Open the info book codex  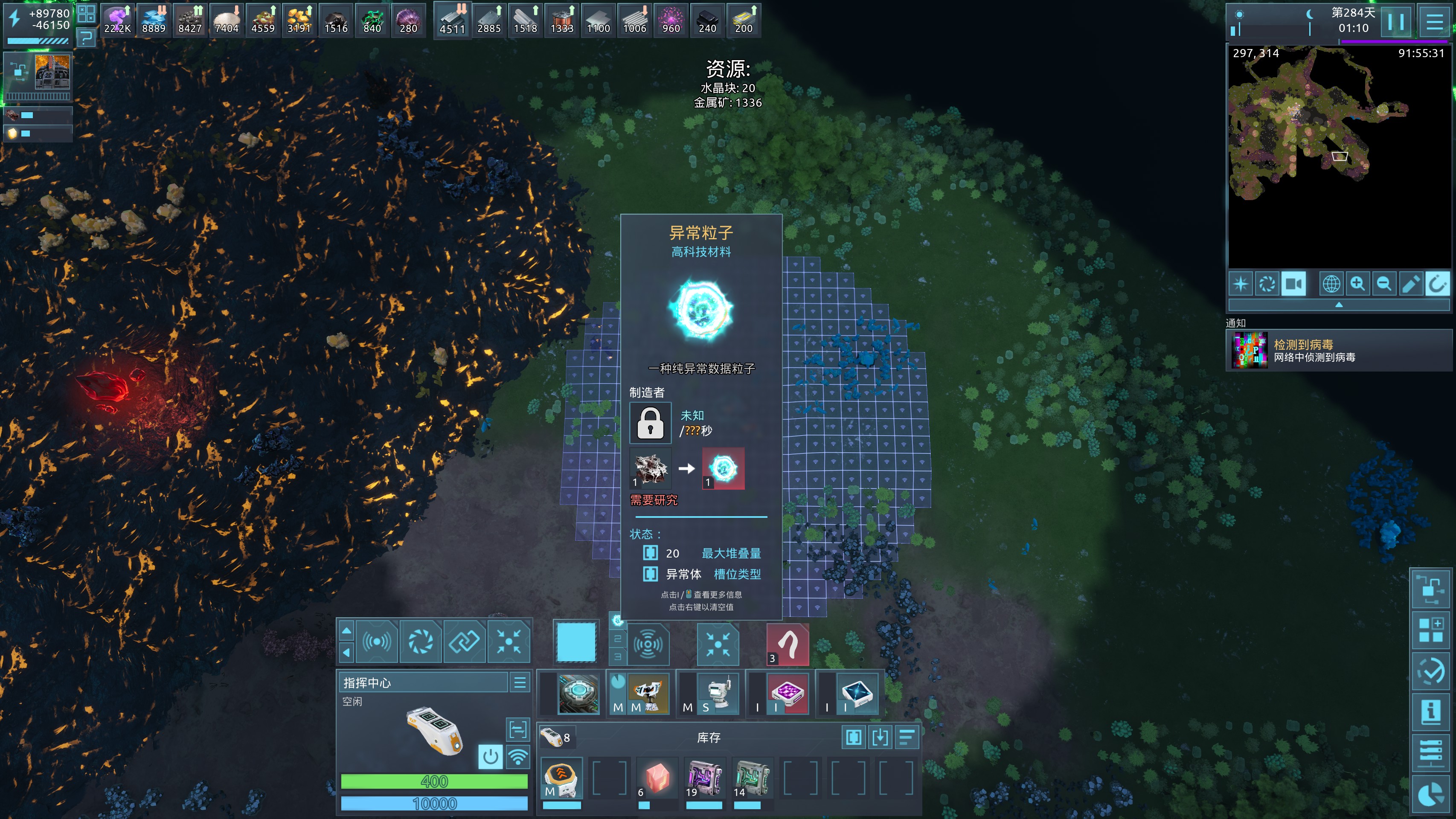point(1430,712)
